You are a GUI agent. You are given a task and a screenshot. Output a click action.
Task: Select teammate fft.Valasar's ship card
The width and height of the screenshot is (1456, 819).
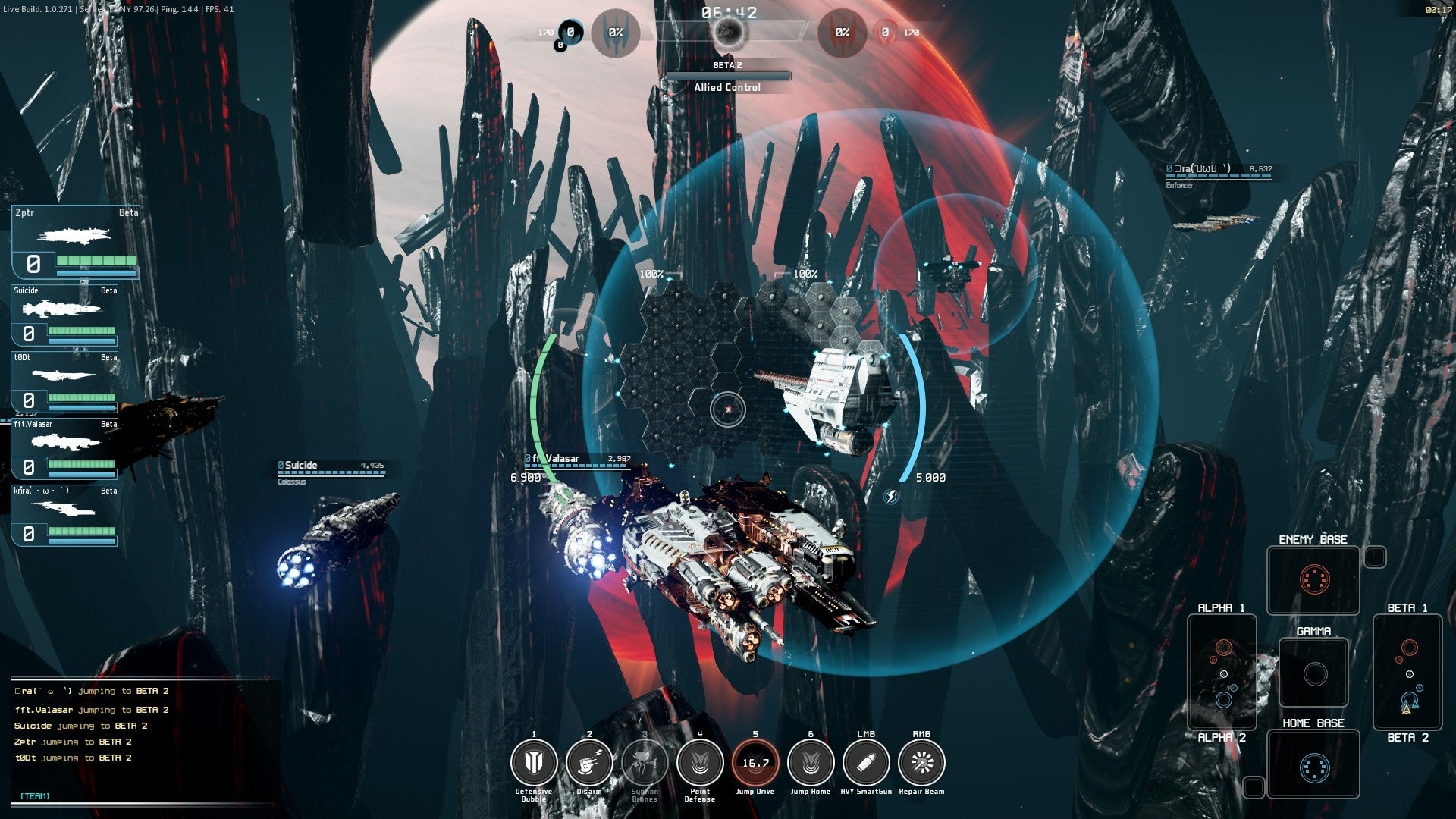click(x=65, y=448)
